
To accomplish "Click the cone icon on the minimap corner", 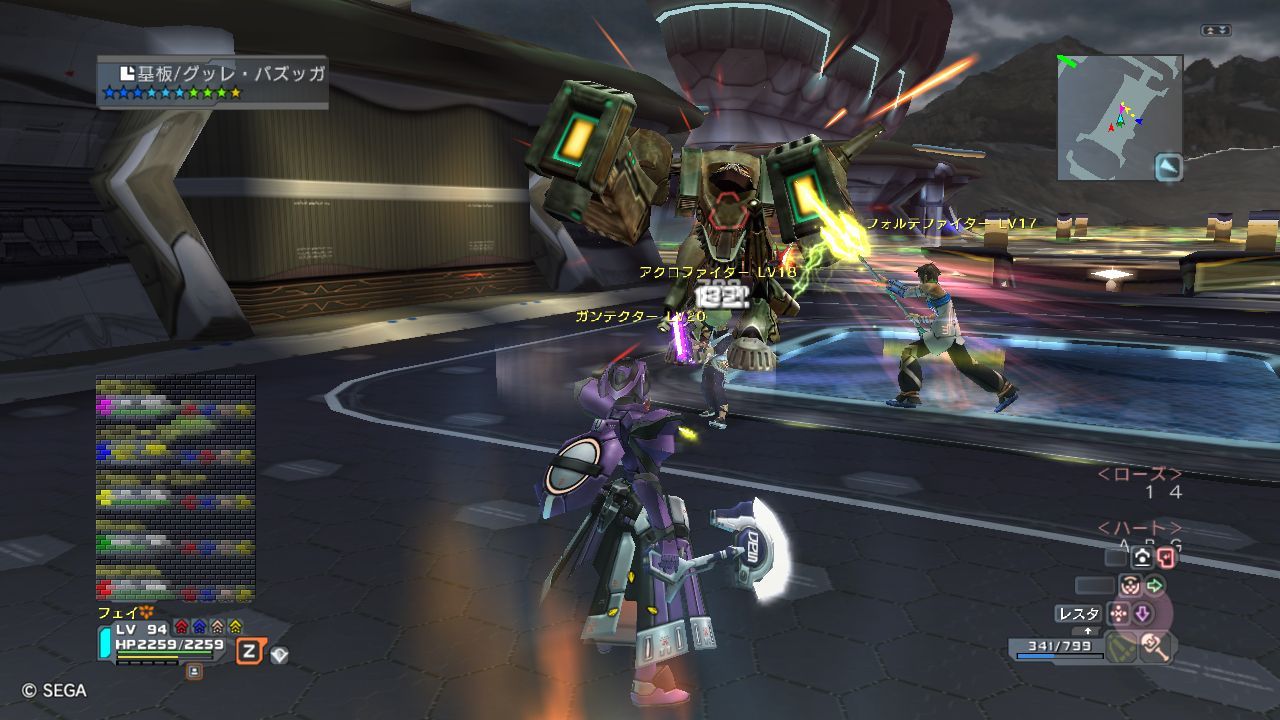I will click(1168, 167).
